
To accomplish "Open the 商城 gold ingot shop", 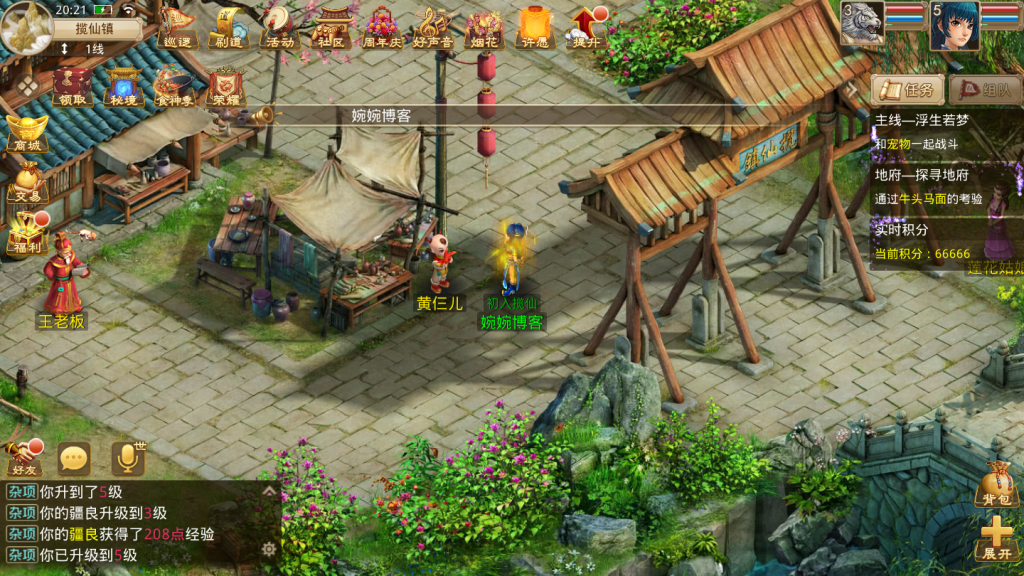I will 26,132.
